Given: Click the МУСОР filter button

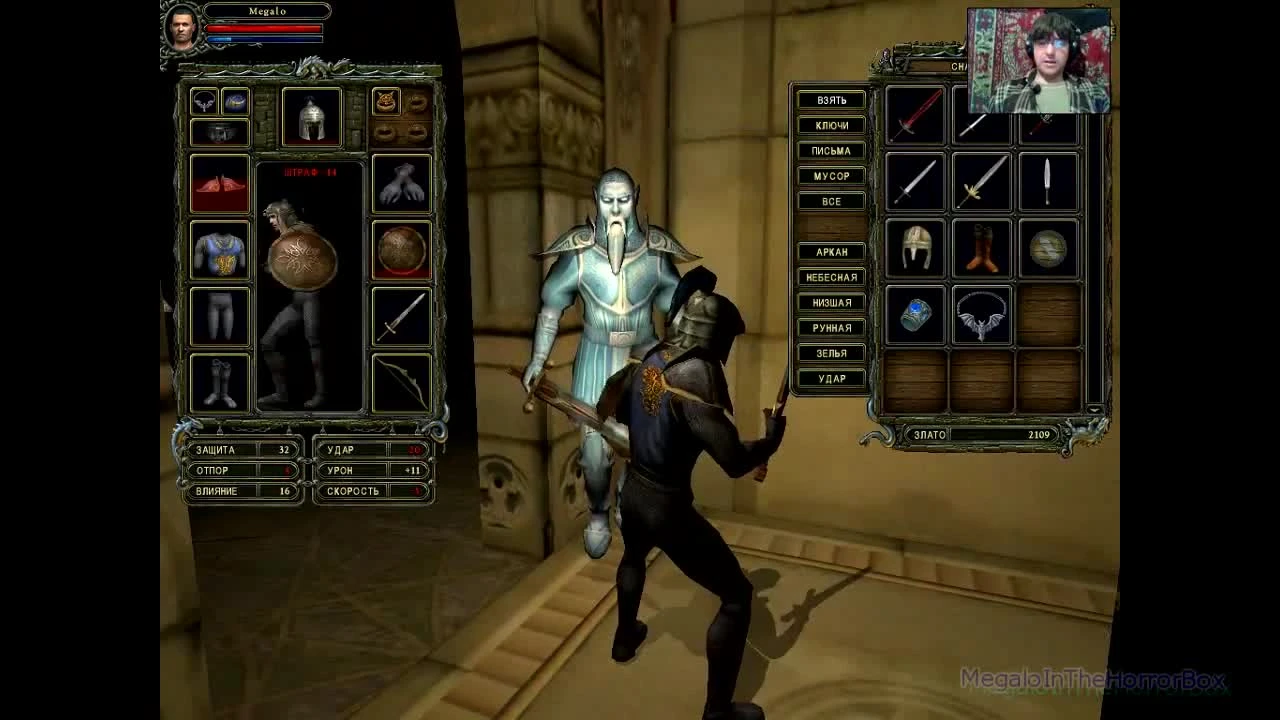Looking at the screenshot, I should [832, 175].
